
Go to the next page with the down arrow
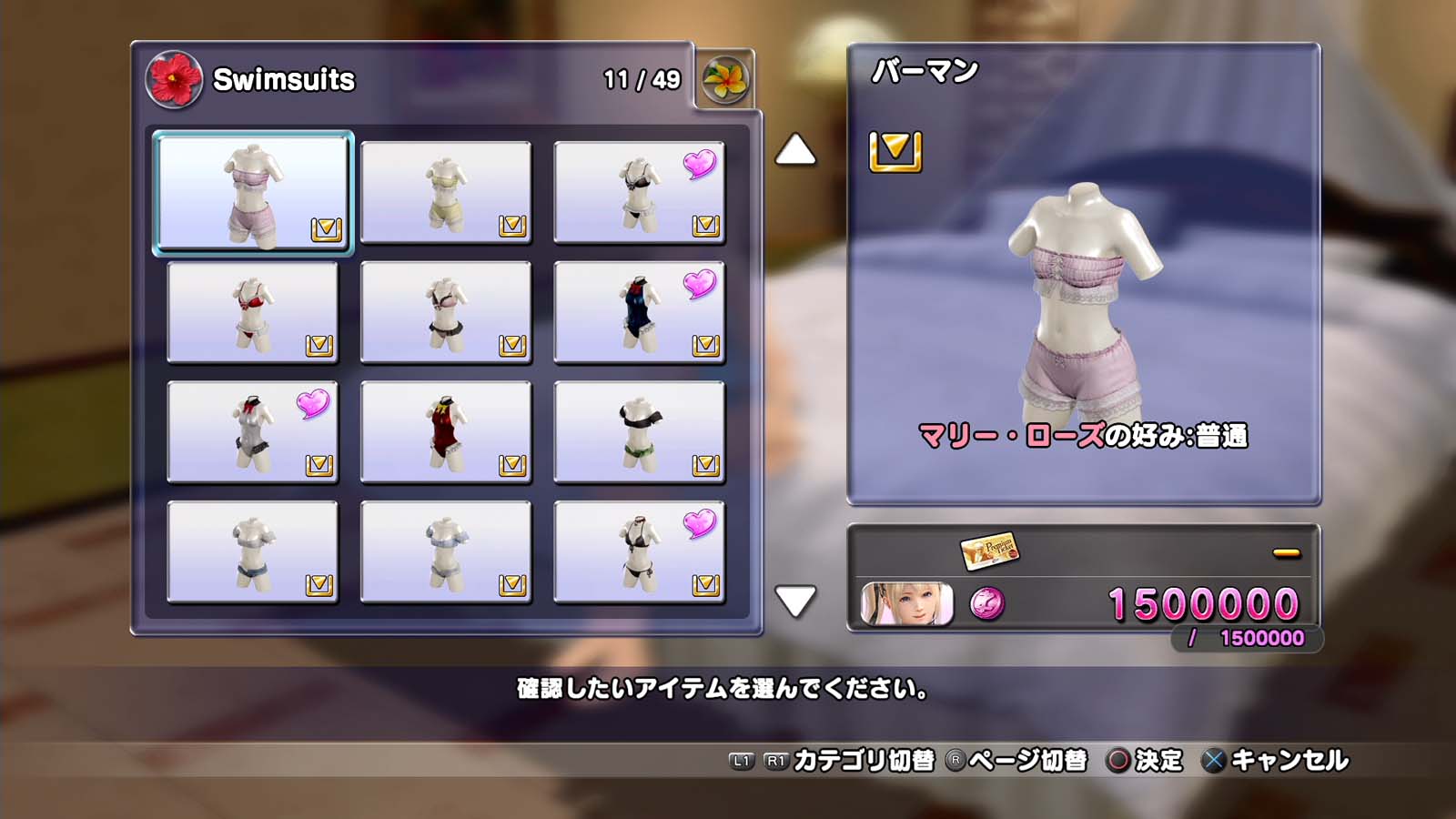pyautogui.click(x=795, y=601)
